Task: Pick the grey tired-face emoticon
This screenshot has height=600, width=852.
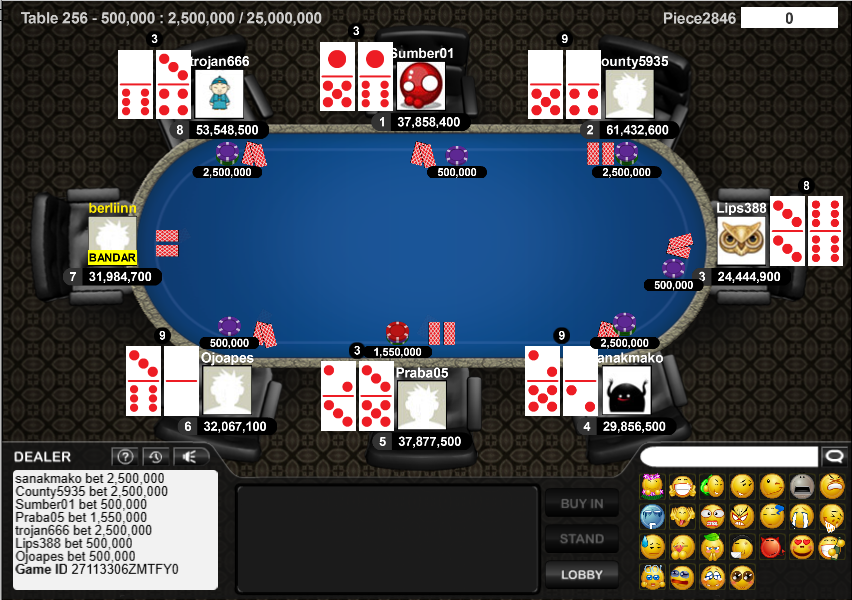Action: [x=801, y=487]
